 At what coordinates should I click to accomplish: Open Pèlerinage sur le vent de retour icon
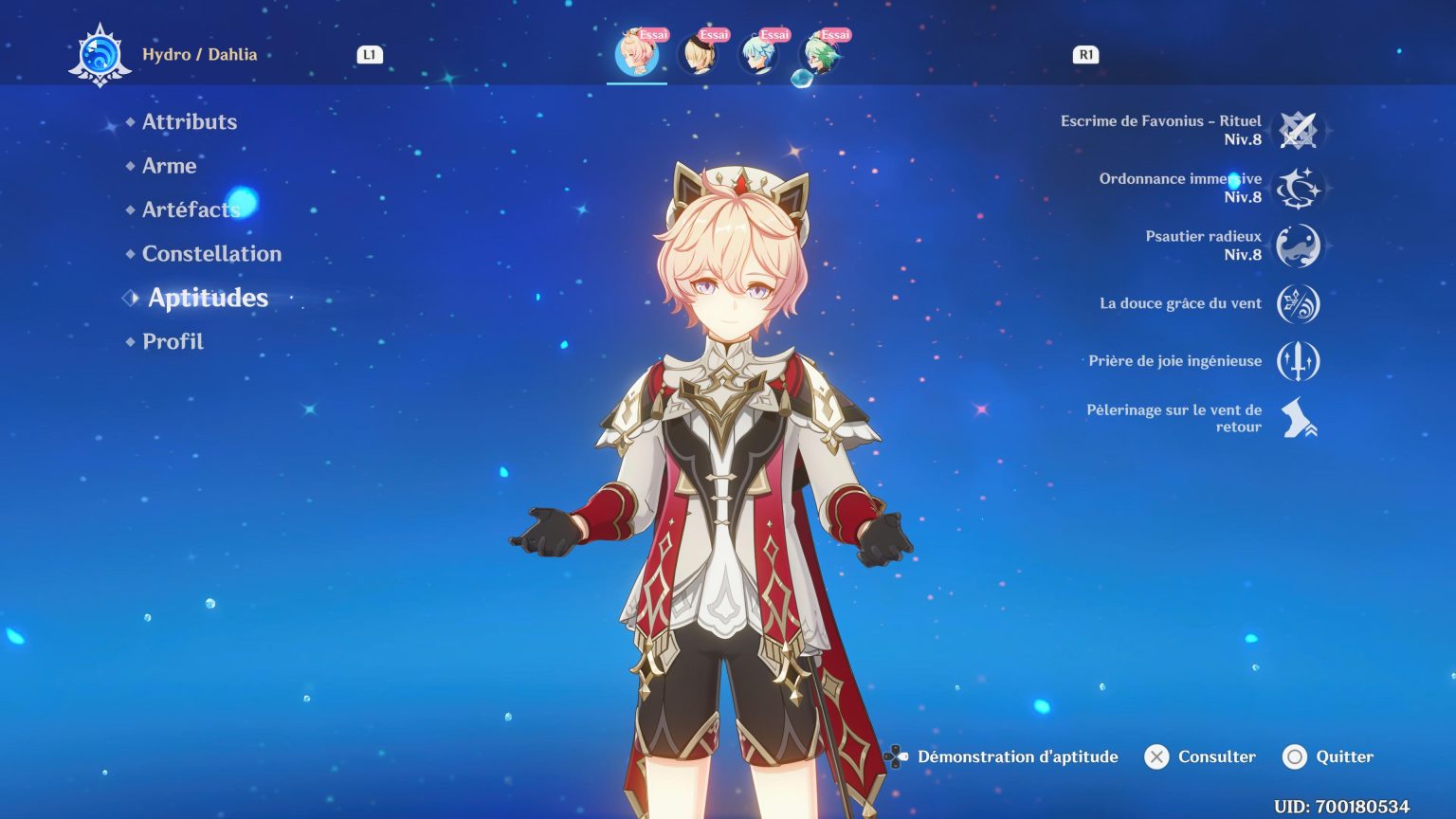coord(1298,418)
